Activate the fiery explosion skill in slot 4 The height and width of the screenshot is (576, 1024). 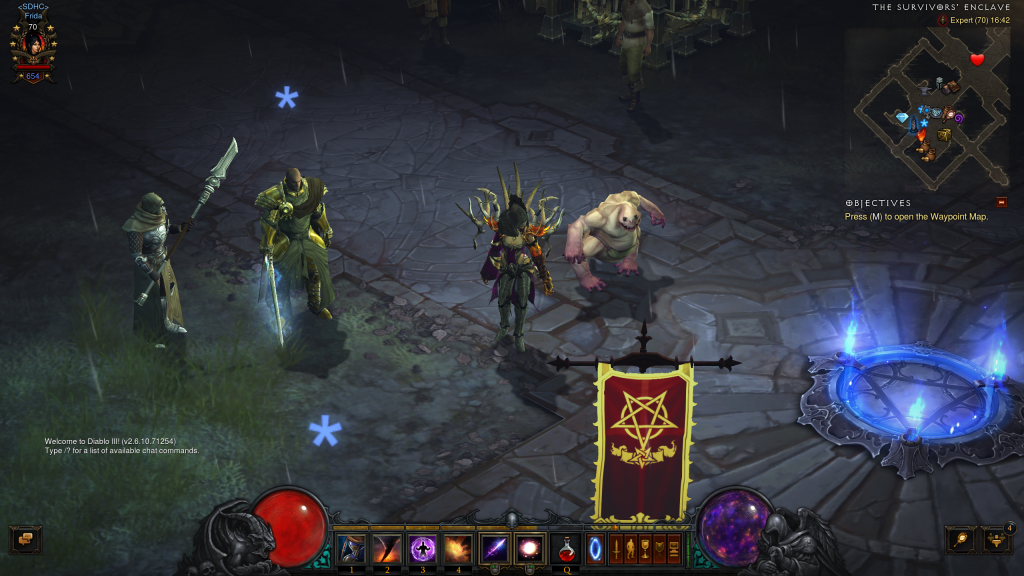point(458,549)
